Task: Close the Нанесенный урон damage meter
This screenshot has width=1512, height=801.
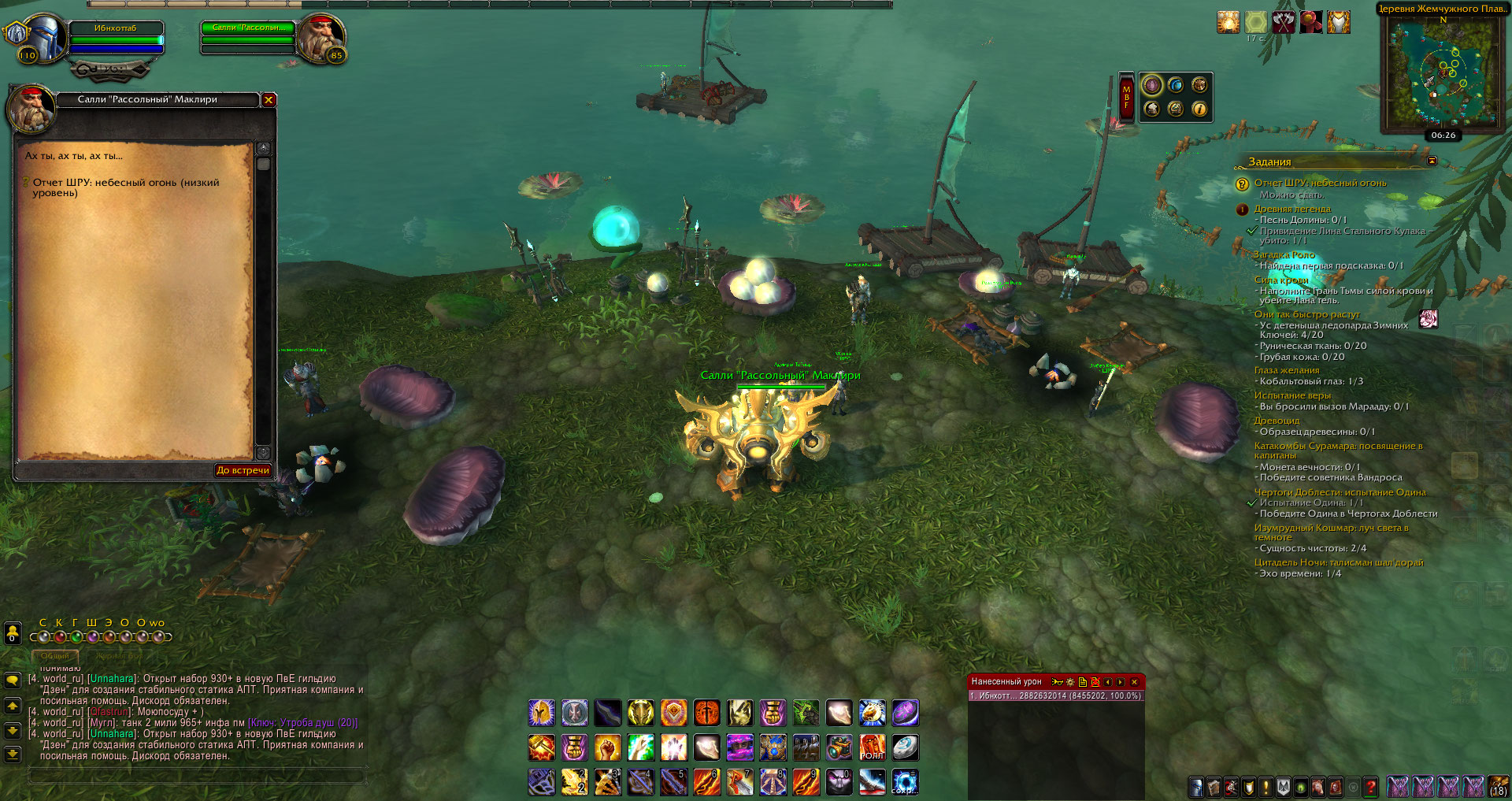Action: 1134,681
